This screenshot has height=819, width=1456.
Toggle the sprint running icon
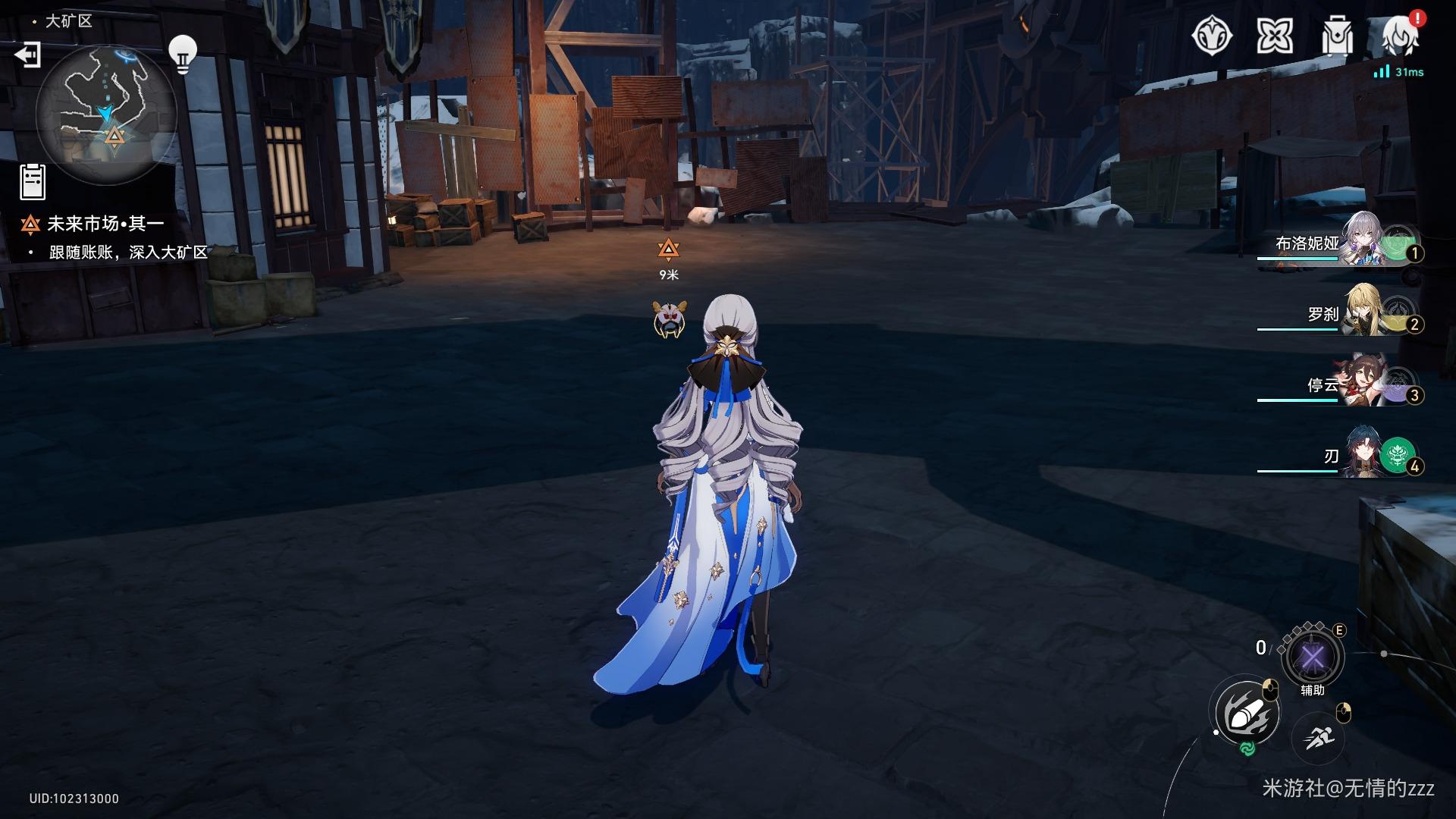pyautogui.click(x=1319, y=736)
